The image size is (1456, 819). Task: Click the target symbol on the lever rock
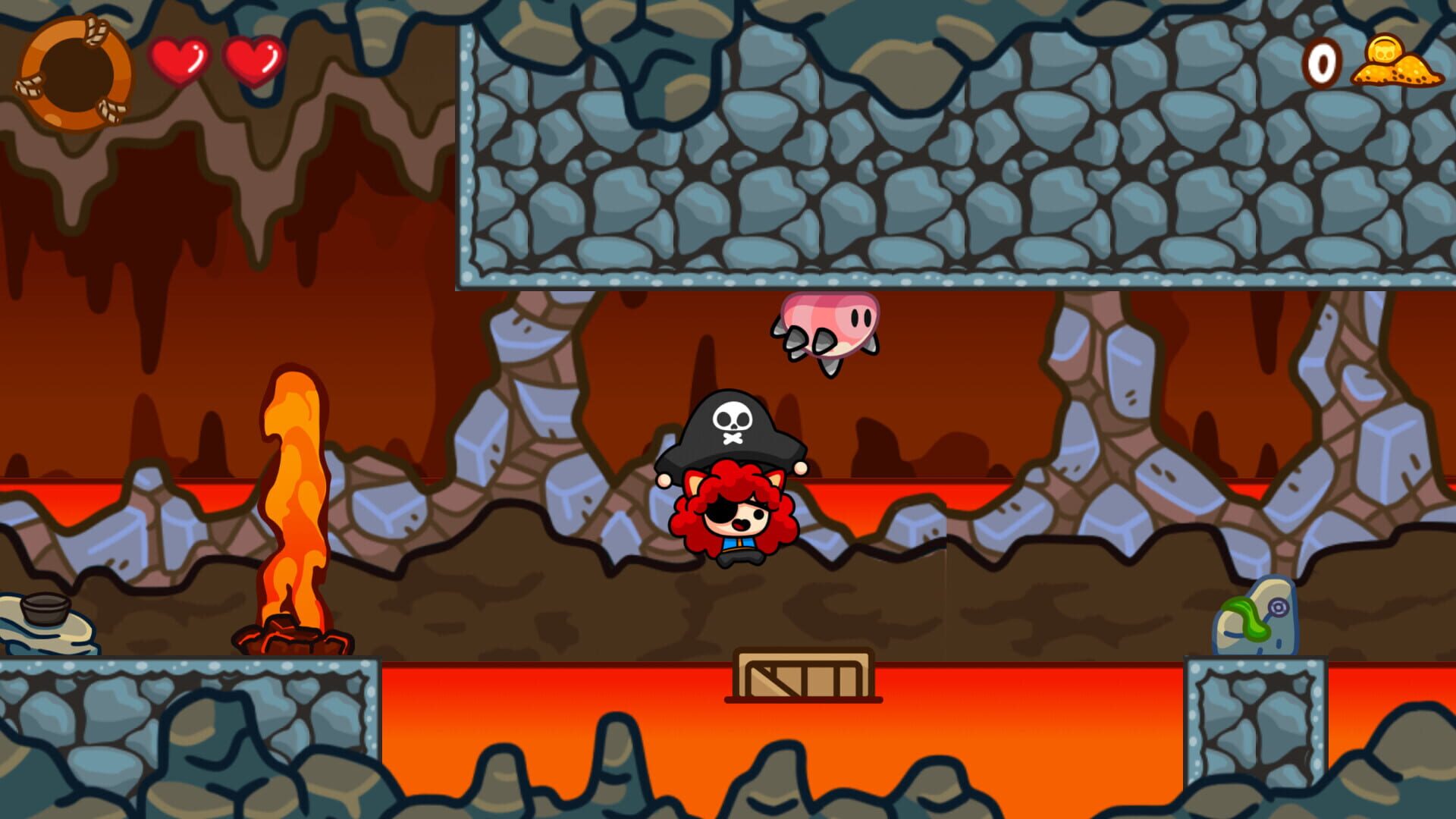tap(1279, 607)
